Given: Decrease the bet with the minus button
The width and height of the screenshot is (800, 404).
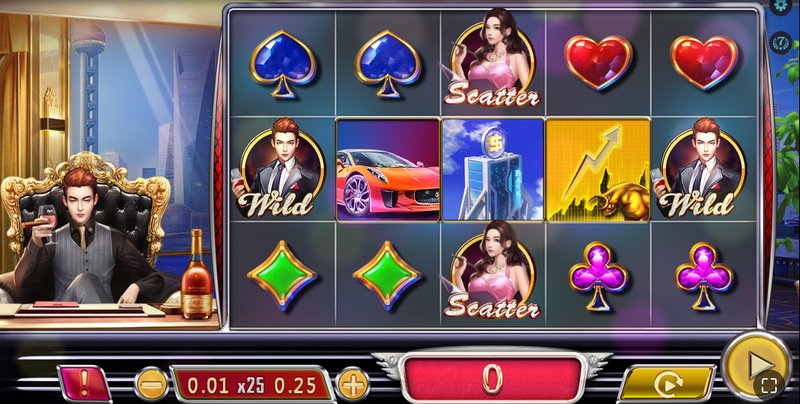Looking at the screenshot, I should click(x=152, y=382).
